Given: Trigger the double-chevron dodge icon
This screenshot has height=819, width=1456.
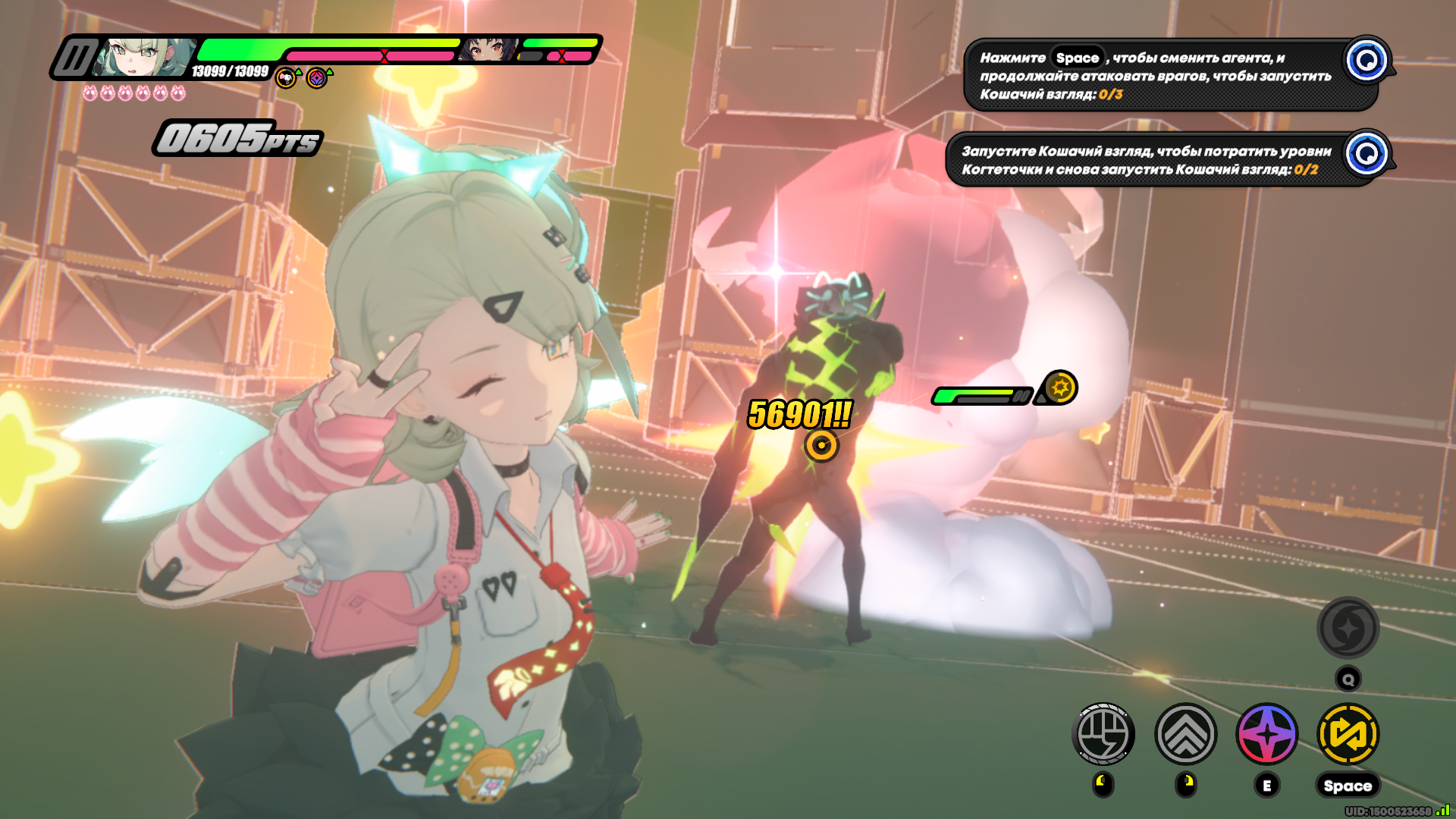Looking at the screenshot, I should [1185, 734].
